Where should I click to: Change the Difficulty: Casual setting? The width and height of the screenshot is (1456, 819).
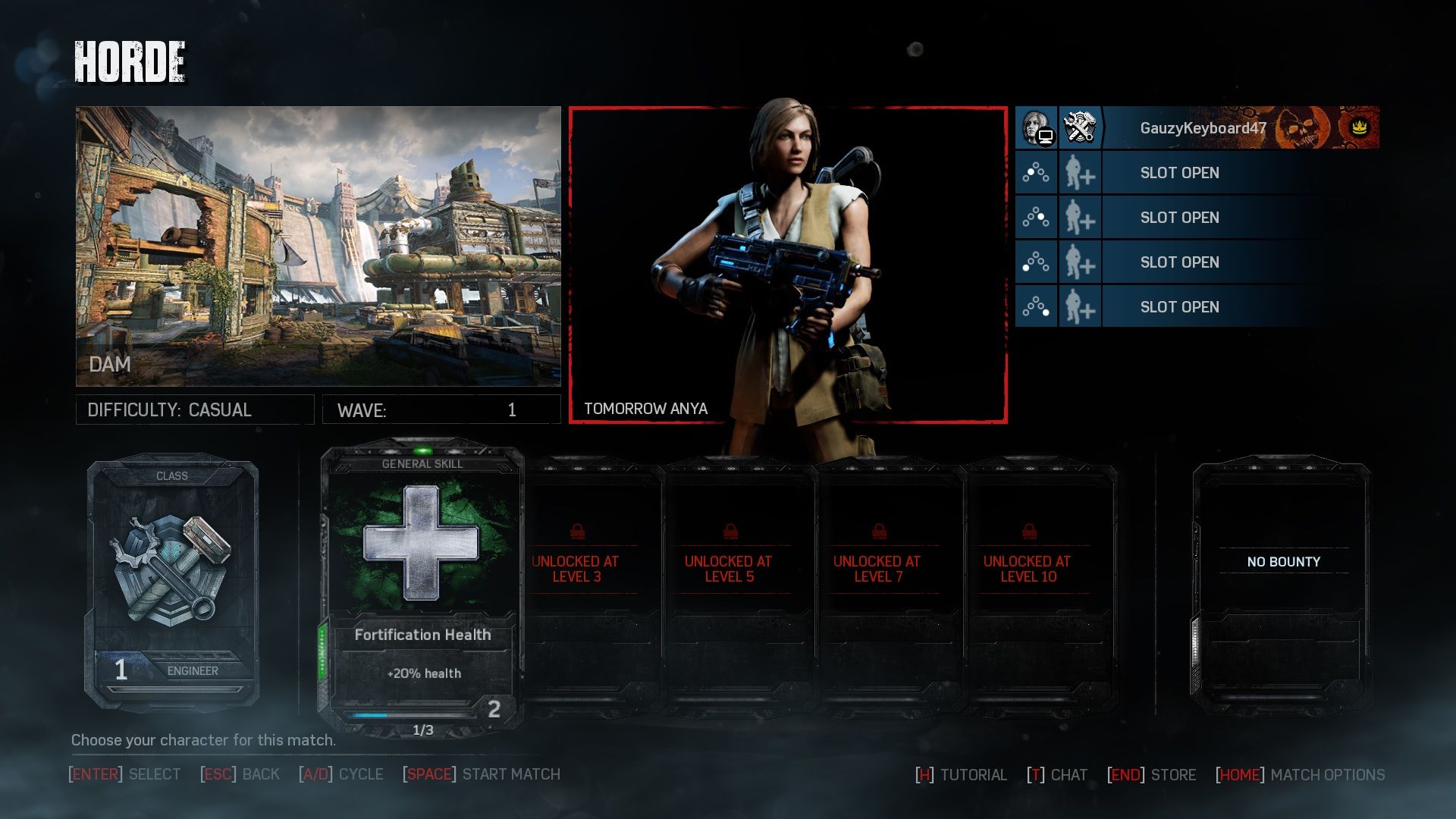click(x=195, y=409)
